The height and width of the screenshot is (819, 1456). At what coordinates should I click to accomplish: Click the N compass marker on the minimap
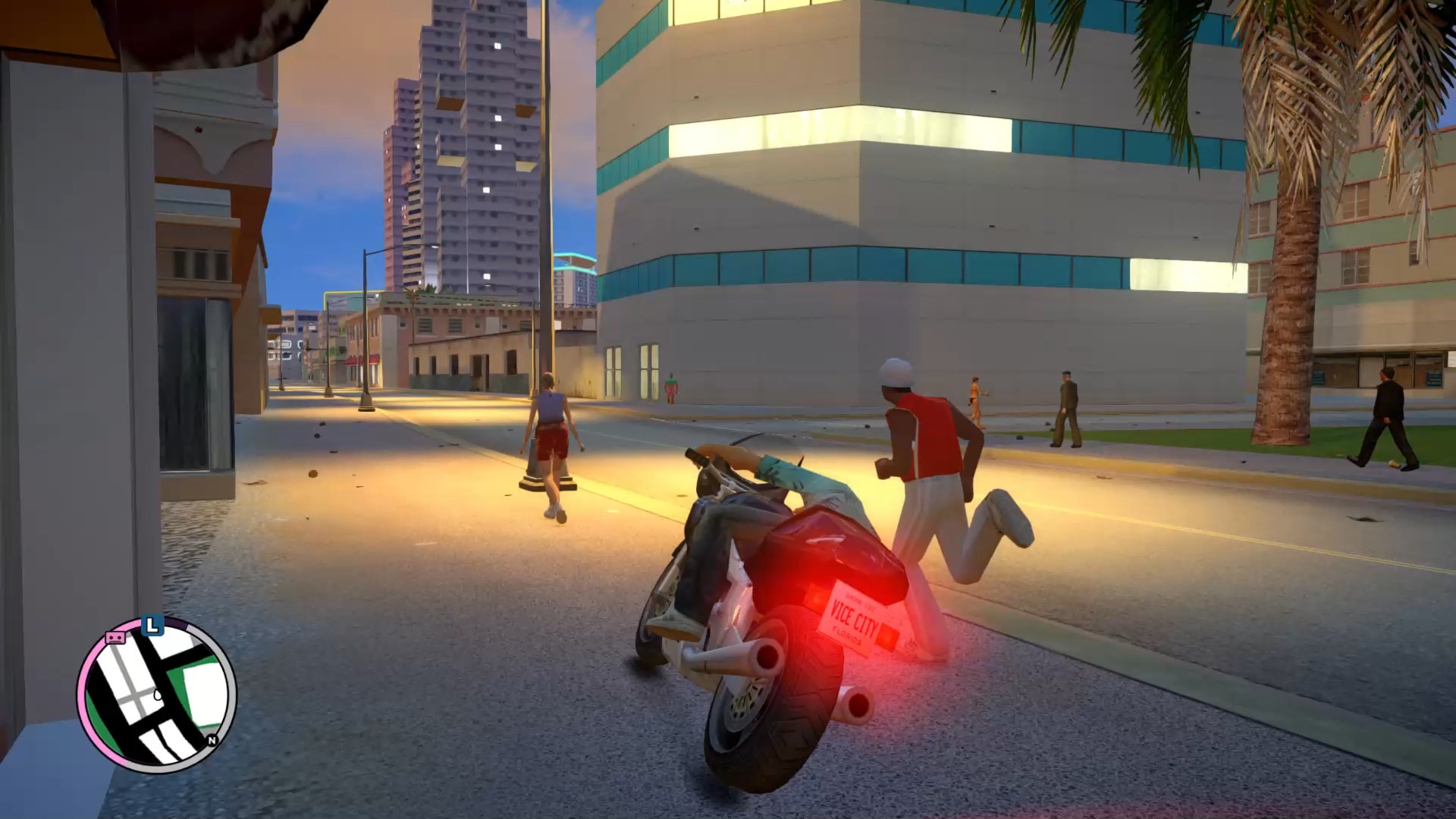click(212, 740)
